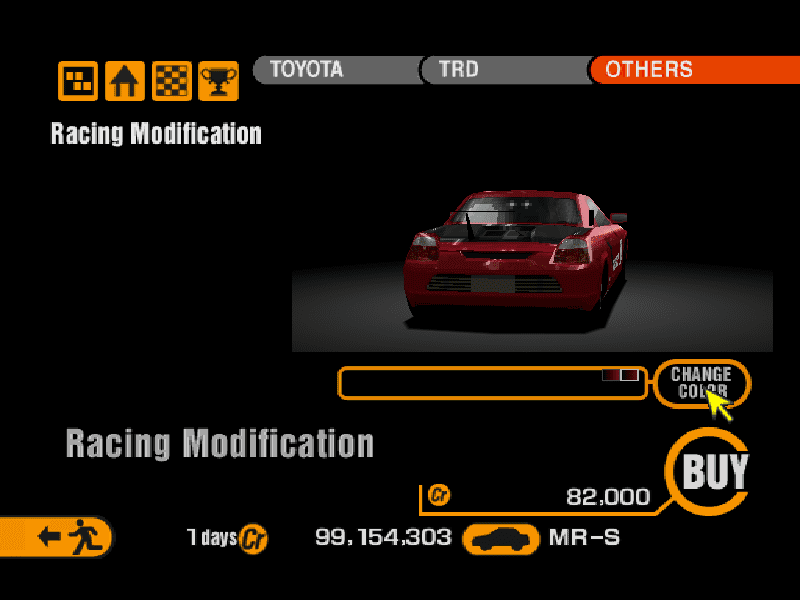Open the trophy icon
The width and height of the screenshot is (800, 600).
click(218, 81)
